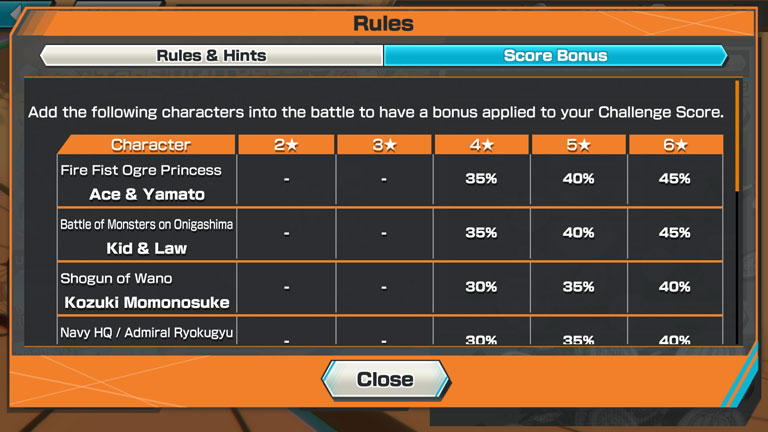The image size is (768, 432).
Task: Choose the Kid & Law bonus row
Action: point(147,236)
